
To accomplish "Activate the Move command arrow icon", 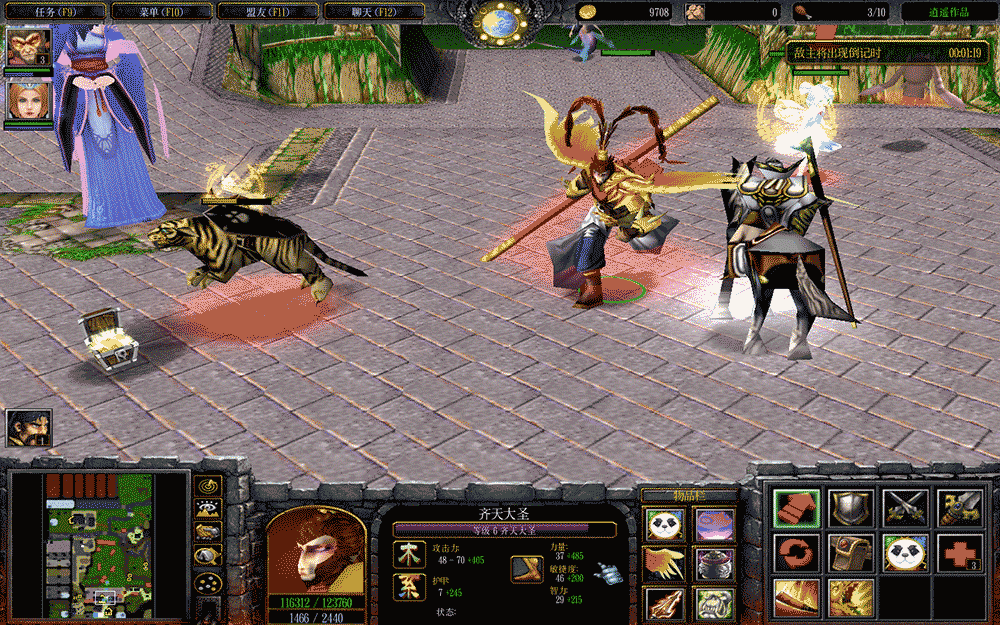I will (796, 508).
